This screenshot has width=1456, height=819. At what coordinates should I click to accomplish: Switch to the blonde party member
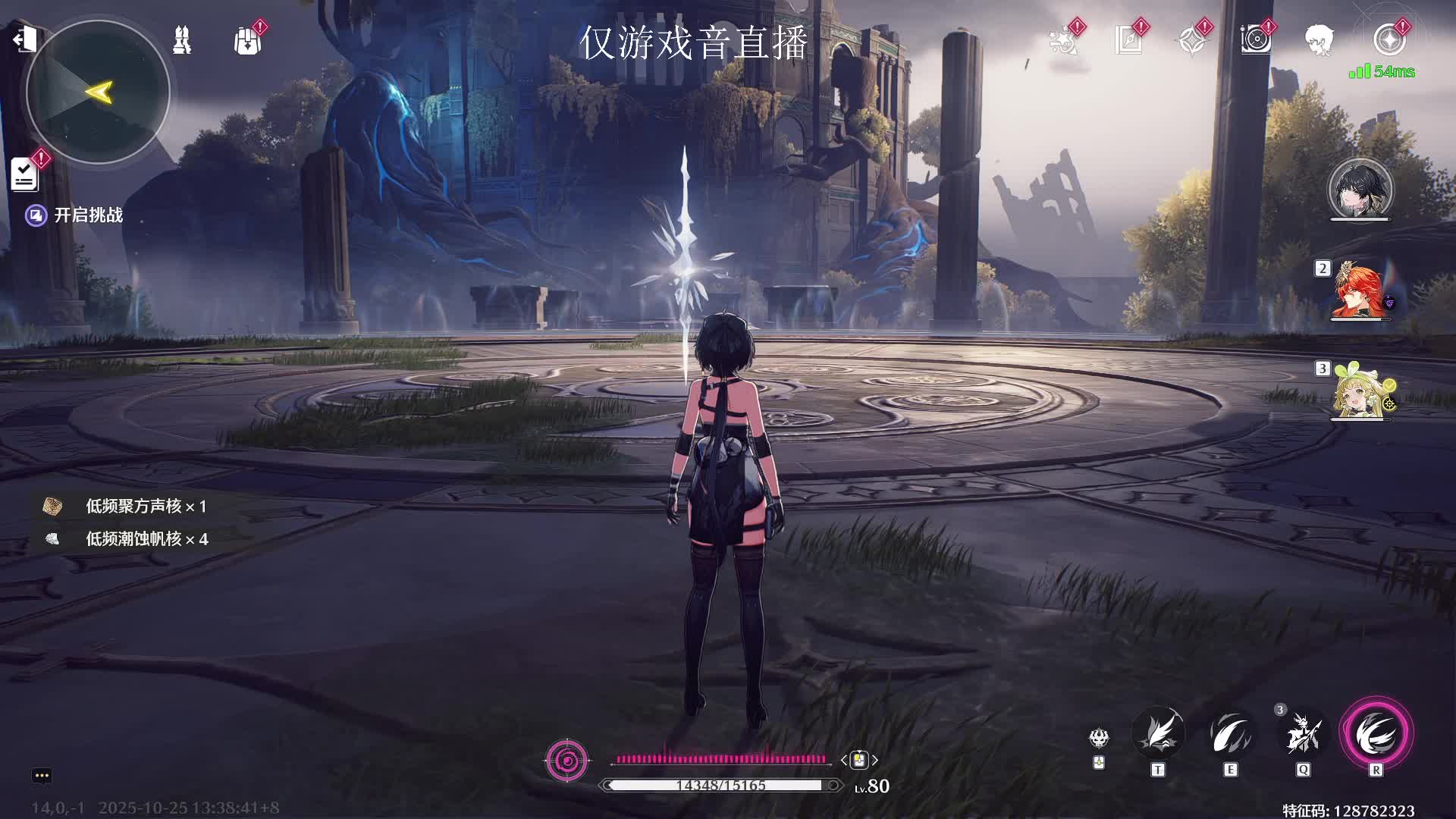[1360, 393]
